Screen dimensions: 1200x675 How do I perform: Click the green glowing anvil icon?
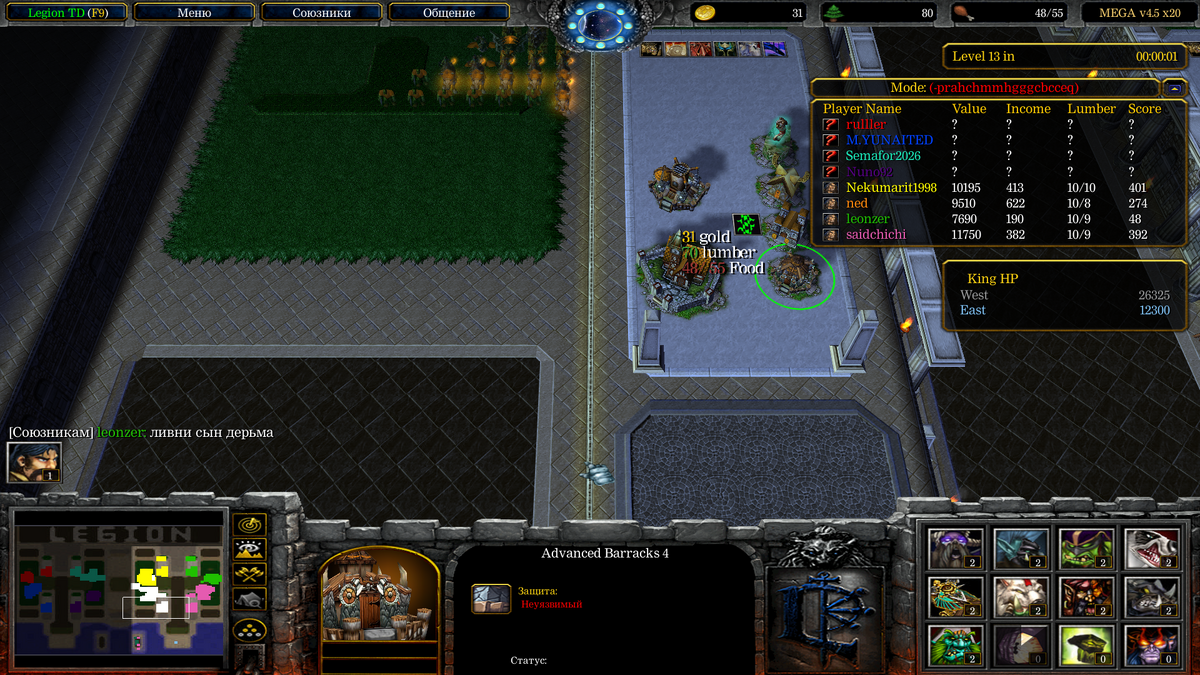tap(1086, 645)
